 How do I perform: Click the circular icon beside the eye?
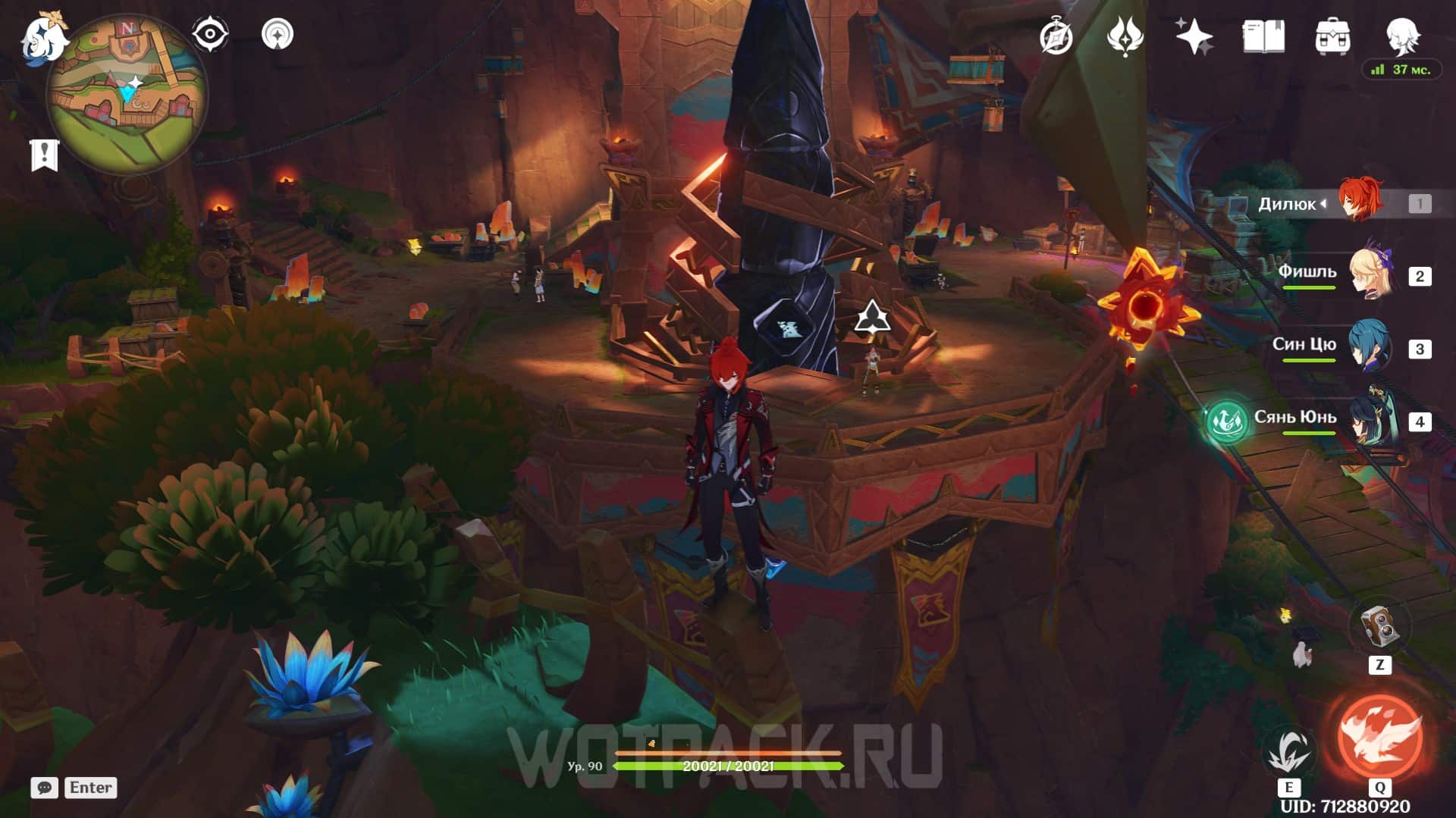(x=277, y=34)
